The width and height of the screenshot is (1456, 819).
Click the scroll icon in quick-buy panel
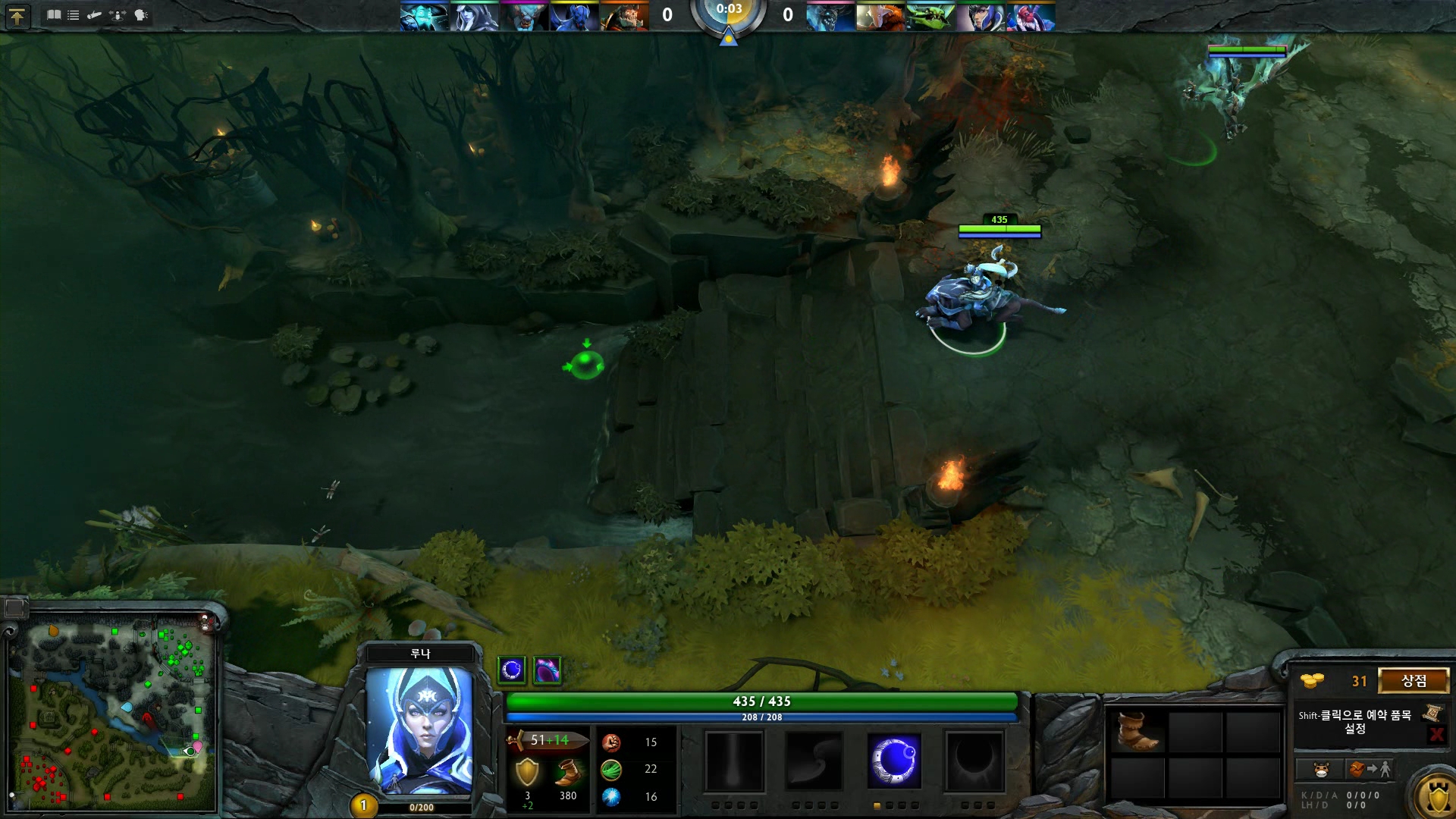point(1432,713)
